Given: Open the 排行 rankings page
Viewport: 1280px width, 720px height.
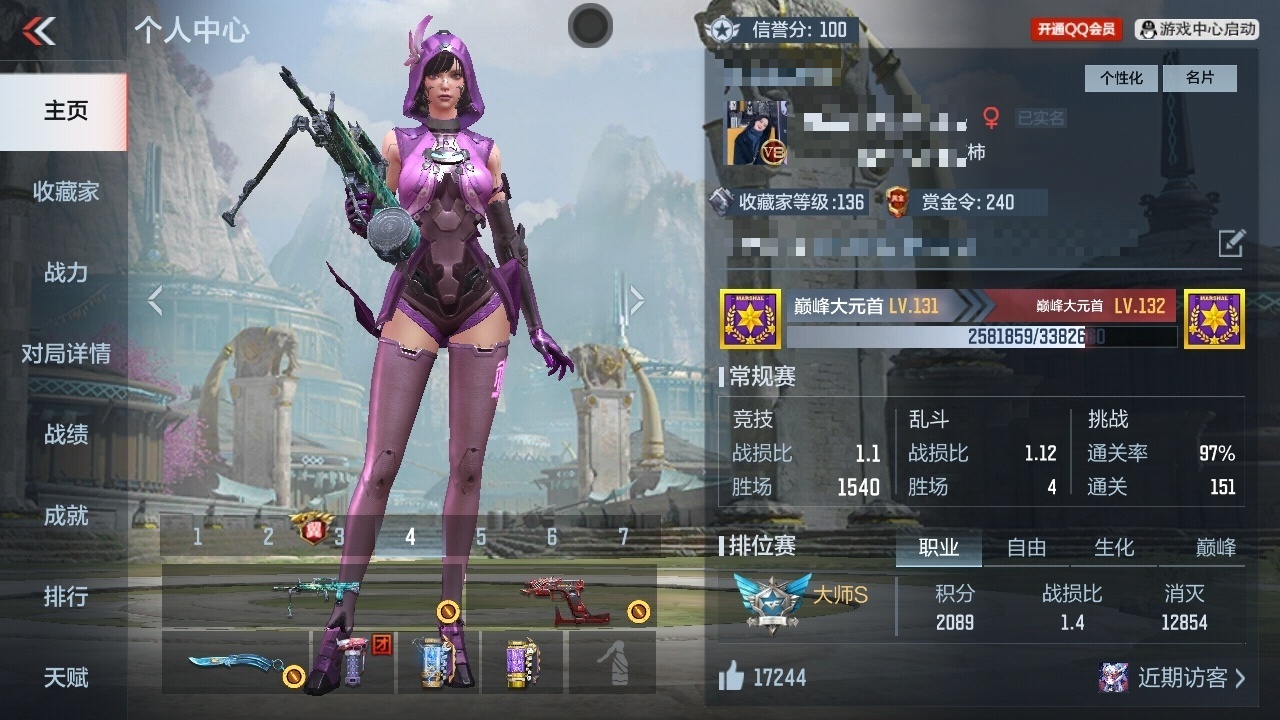Looking at the screenshot, I should pyautogui.click(x=65, y=596).
